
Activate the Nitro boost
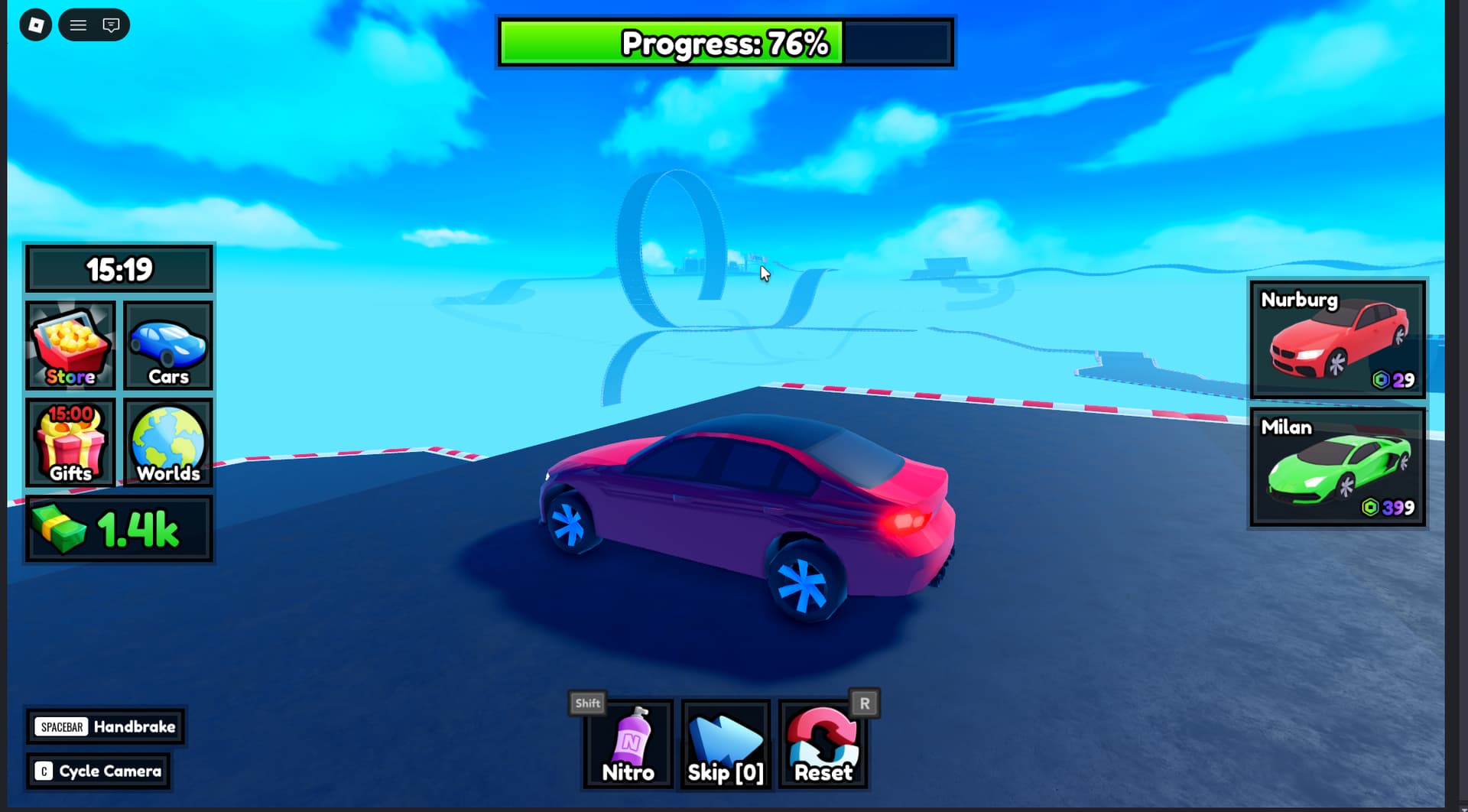(628, 745)
